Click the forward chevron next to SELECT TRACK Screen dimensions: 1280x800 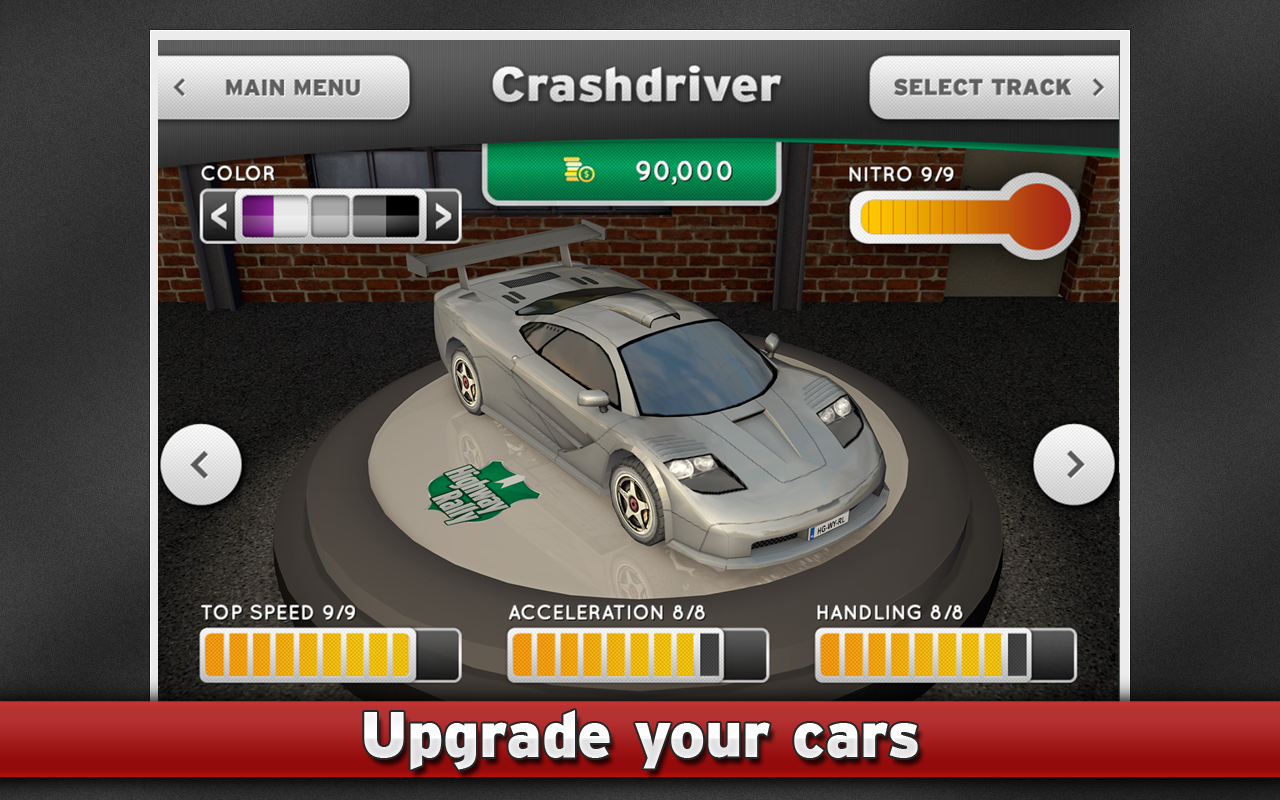point(1098,87)
